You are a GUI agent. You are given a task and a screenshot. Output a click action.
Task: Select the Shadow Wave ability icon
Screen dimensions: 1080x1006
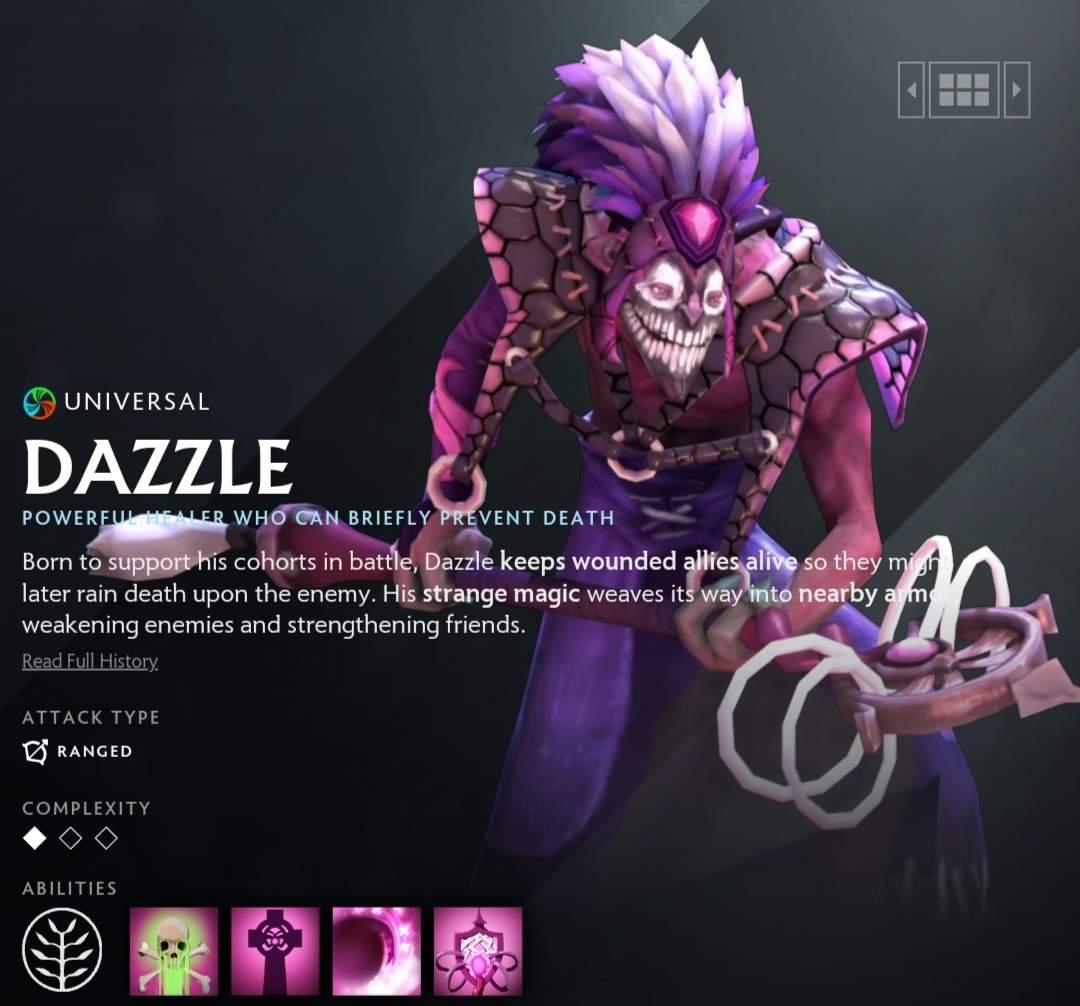376,951
